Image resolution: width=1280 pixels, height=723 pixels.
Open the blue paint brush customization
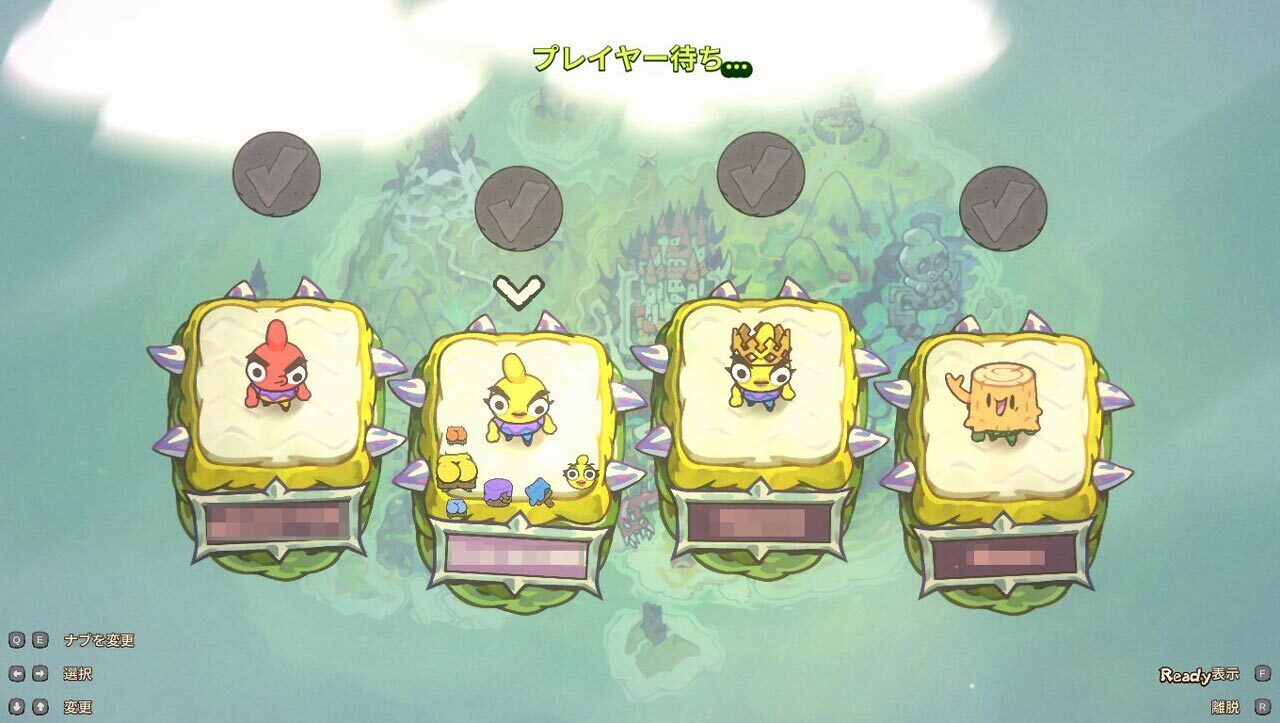tap(540, 491)
